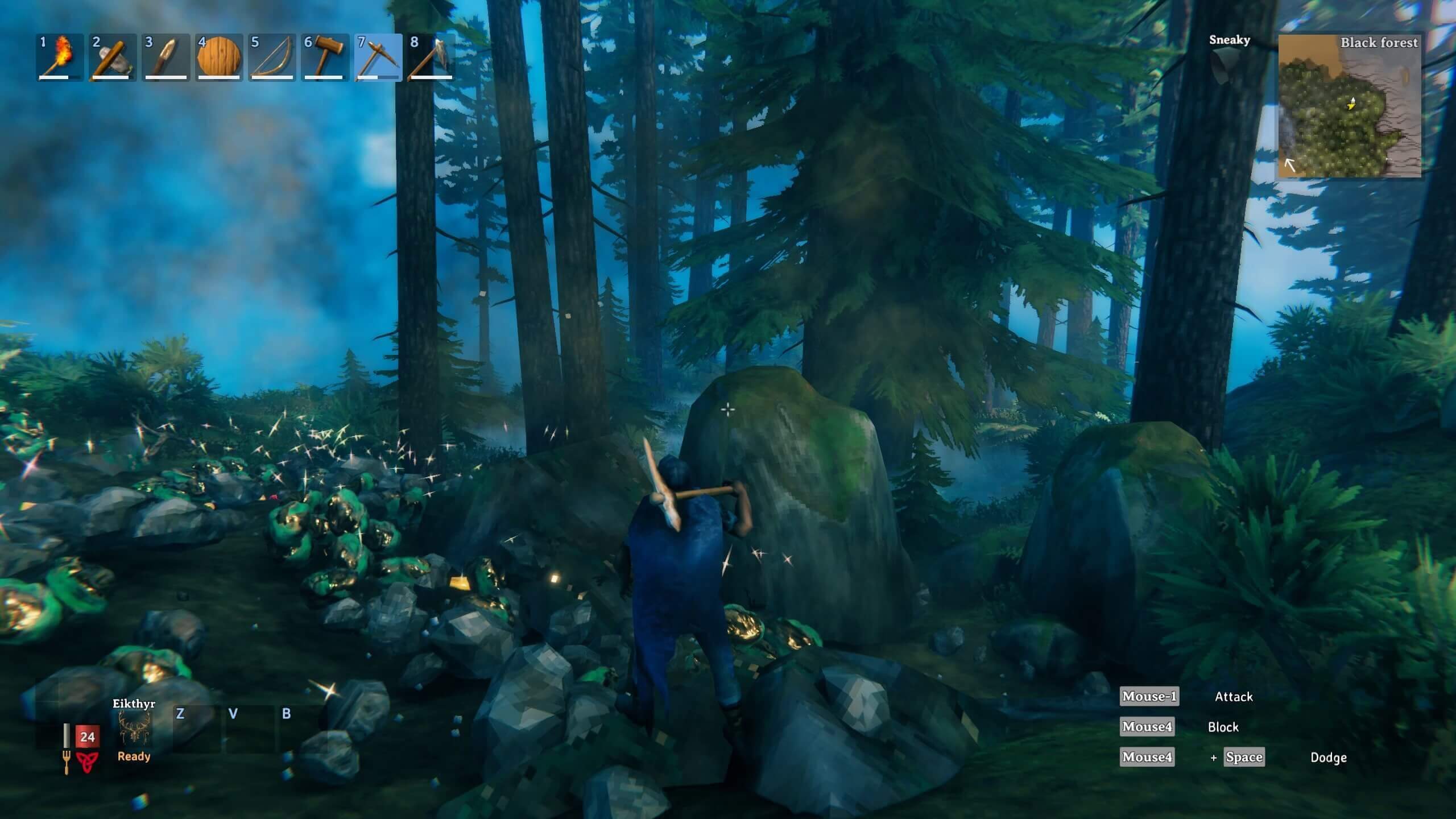Viewport: 1456px width, 819px height.
Task: Select the highlighted pickaxe slot
Action: 378,57
